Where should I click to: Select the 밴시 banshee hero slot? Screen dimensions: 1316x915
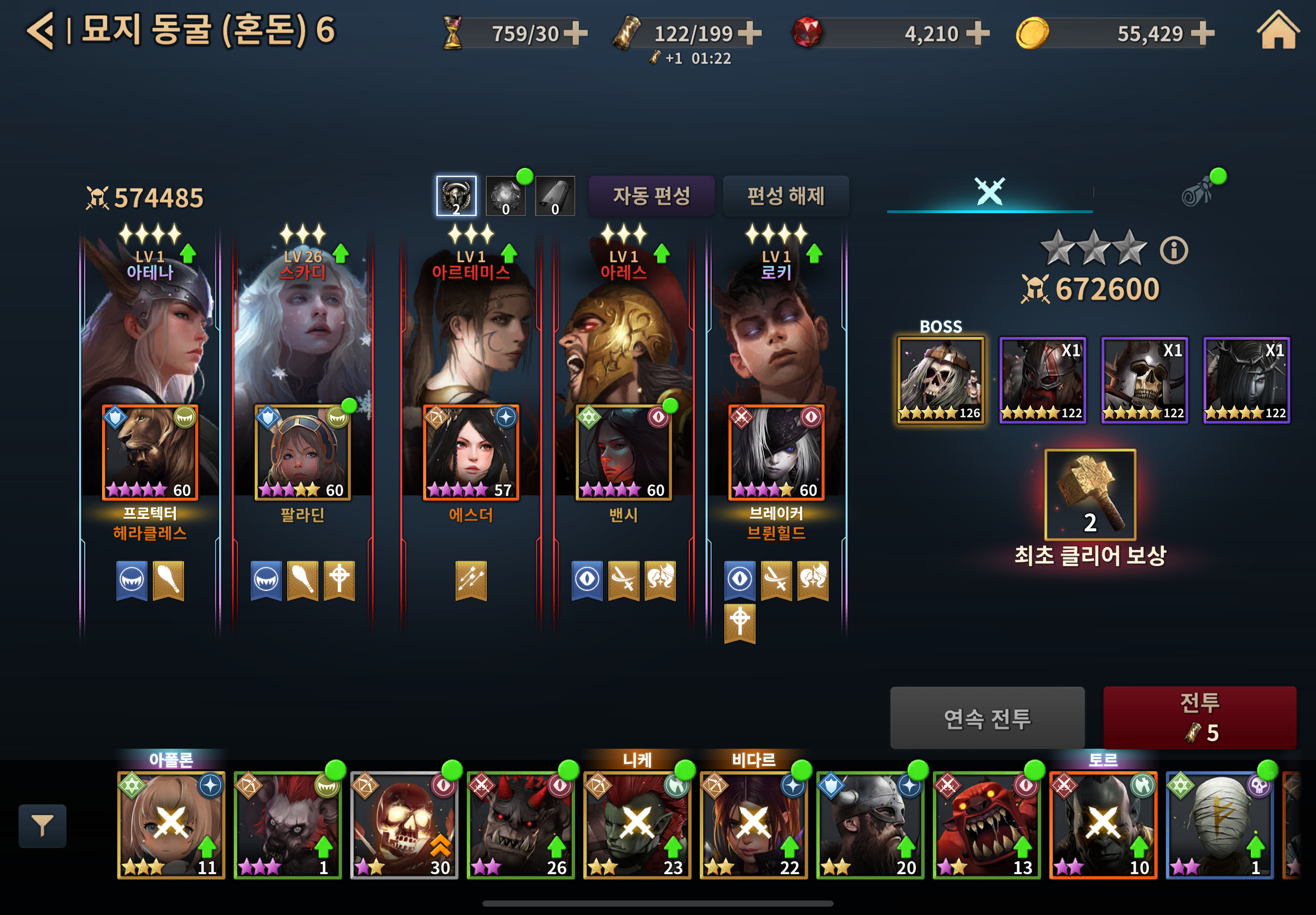coord(623,452)
